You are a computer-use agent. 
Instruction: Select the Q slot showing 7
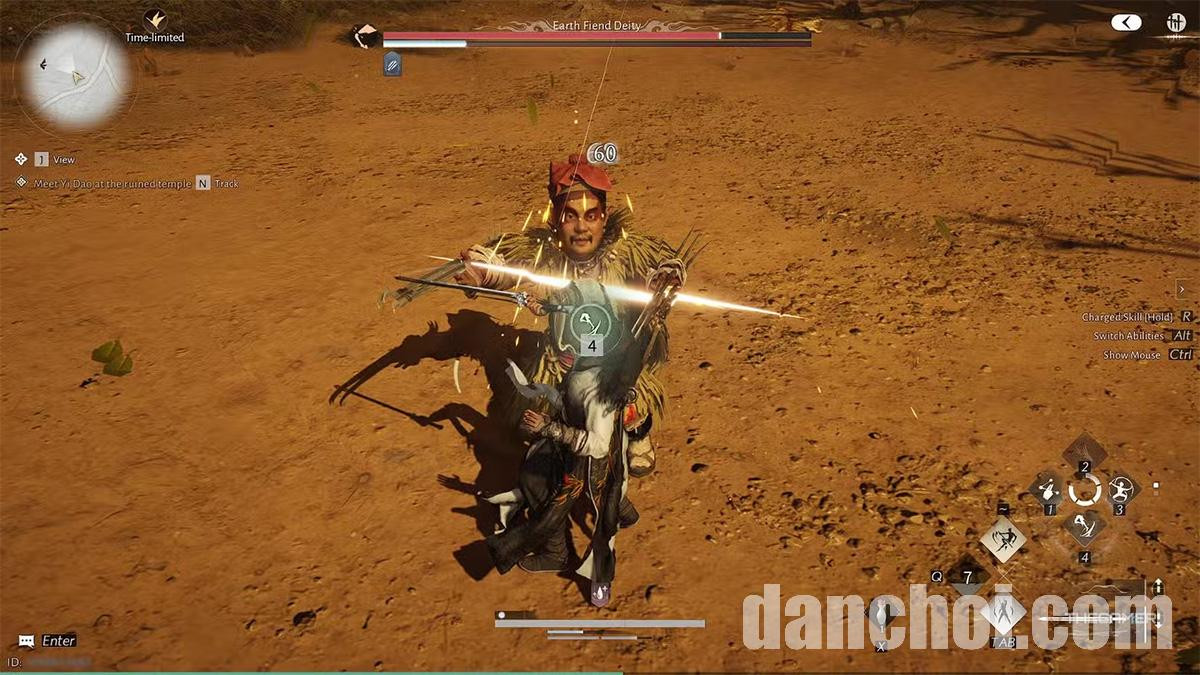point(967,577)
